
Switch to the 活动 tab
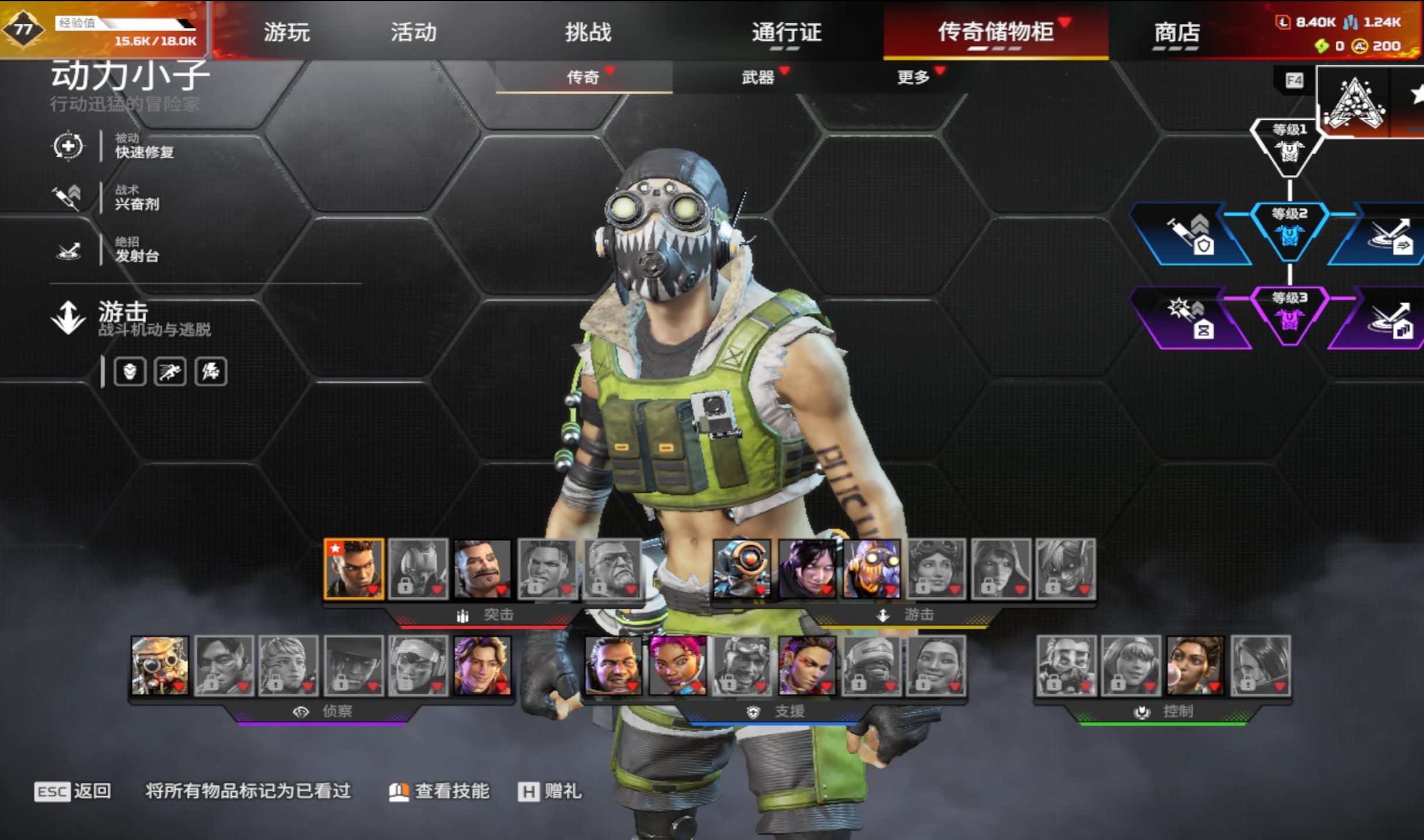(414, 32)
